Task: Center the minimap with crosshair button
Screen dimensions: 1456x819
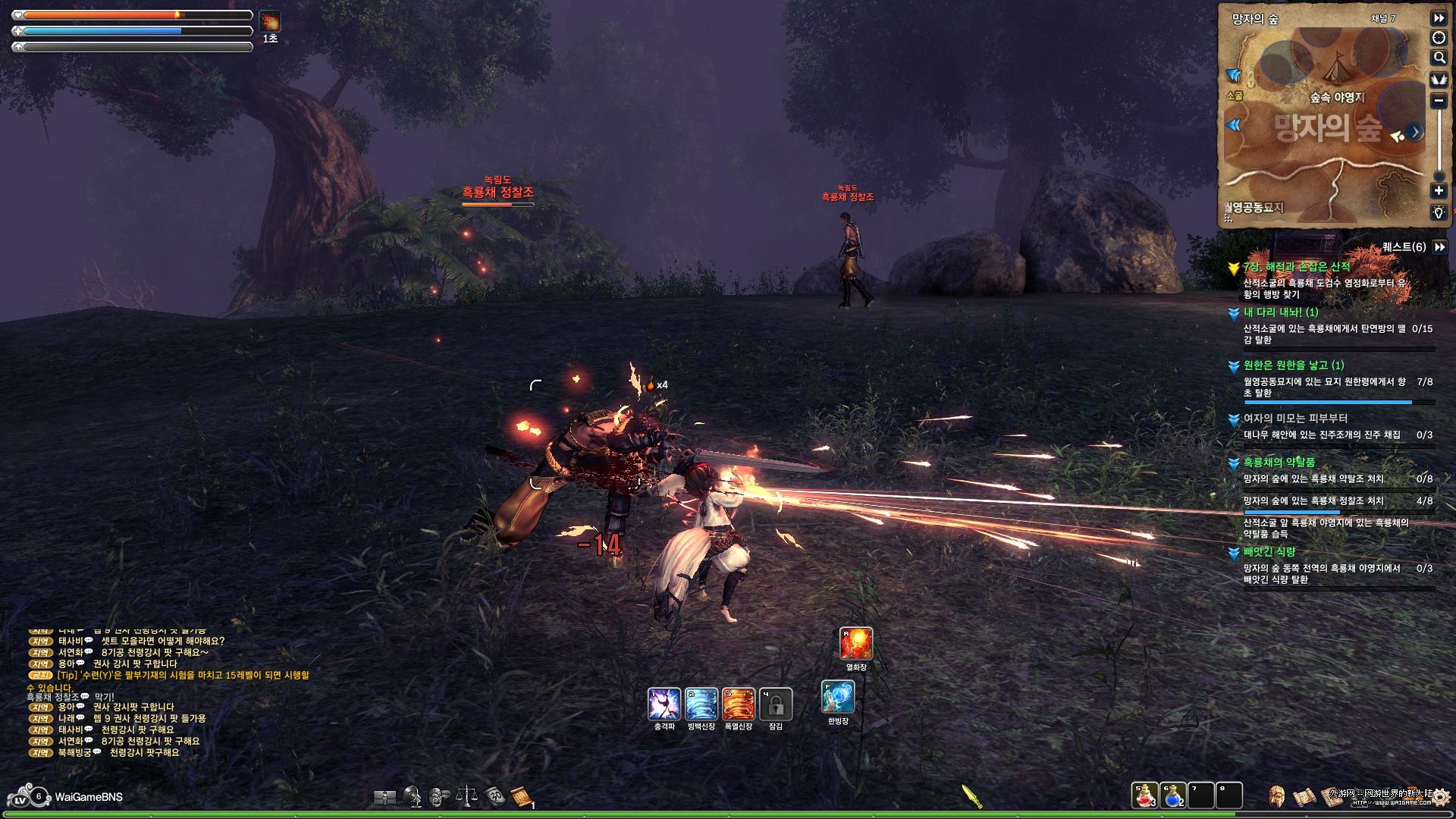Action: pos(1439,38)
